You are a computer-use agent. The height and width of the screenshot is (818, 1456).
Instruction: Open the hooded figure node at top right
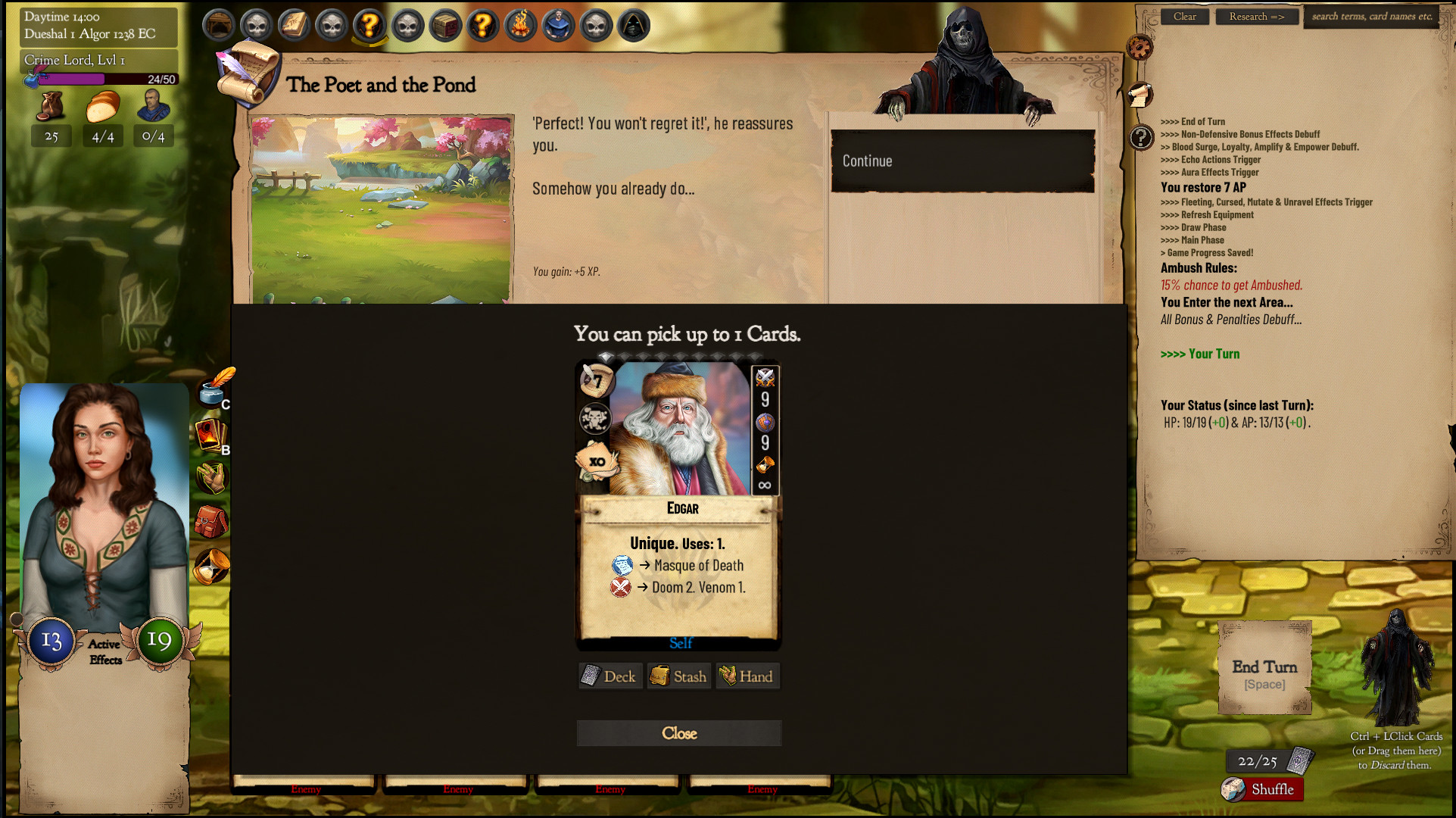(633, 25)
